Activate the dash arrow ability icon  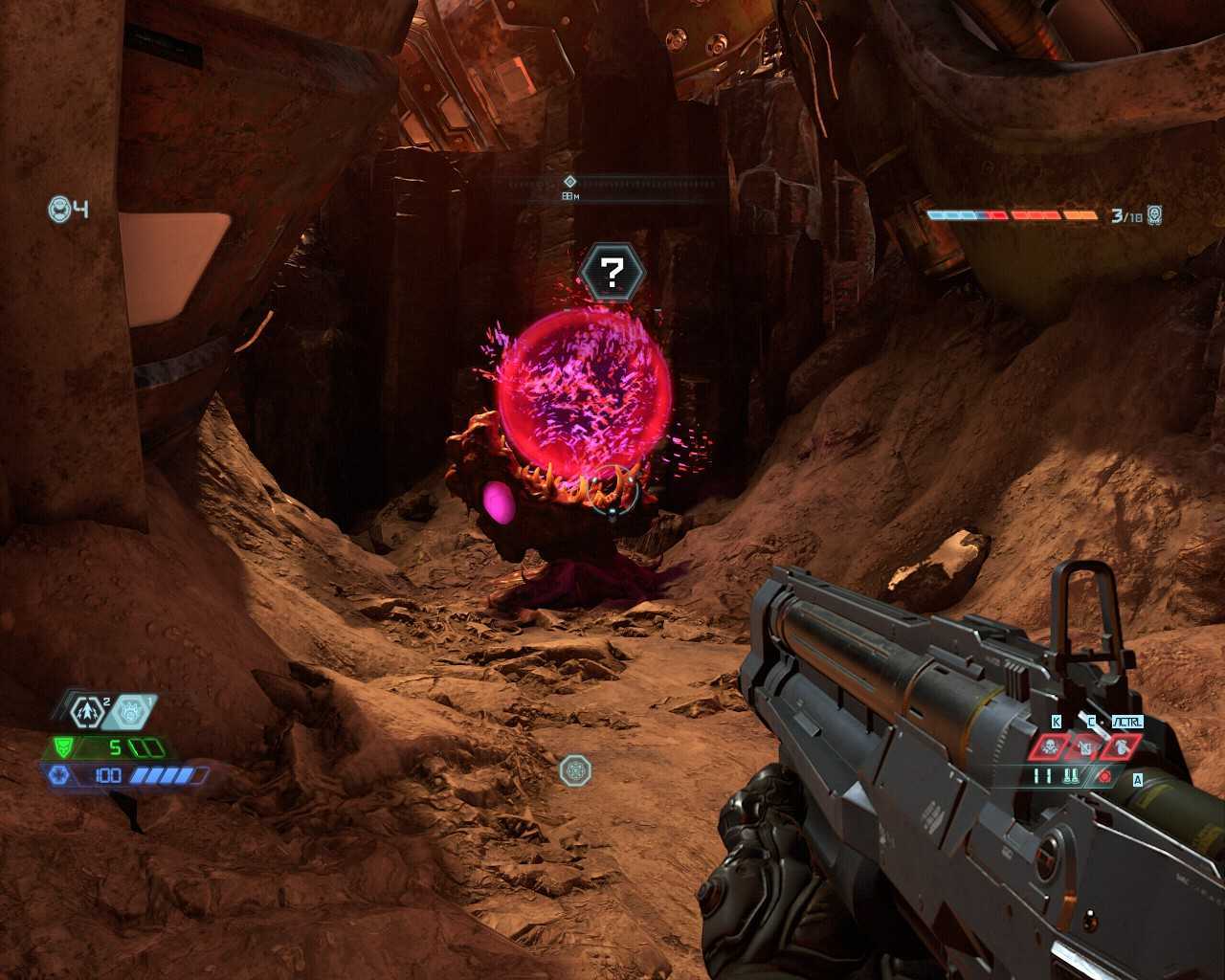[88, 712]
